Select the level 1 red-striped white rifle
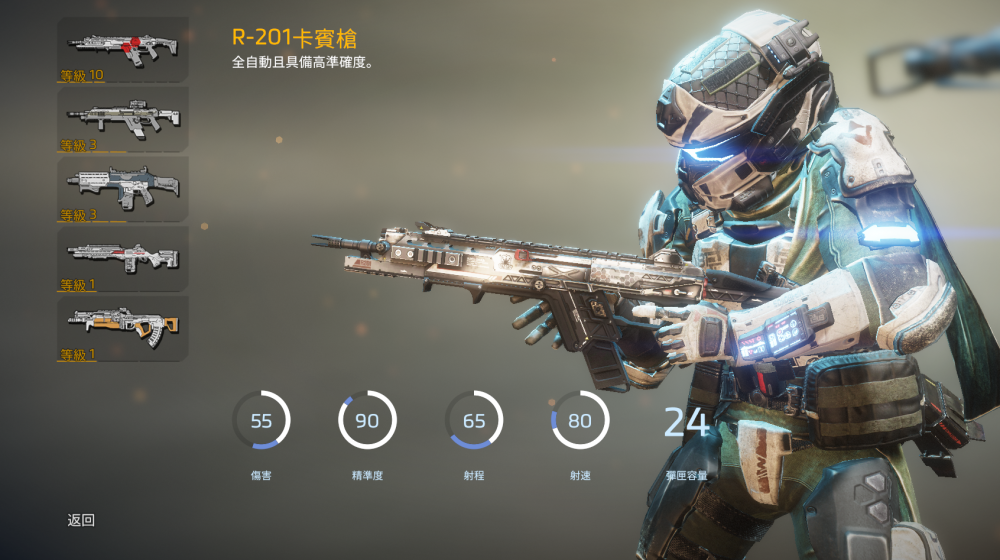 [122, 259]
